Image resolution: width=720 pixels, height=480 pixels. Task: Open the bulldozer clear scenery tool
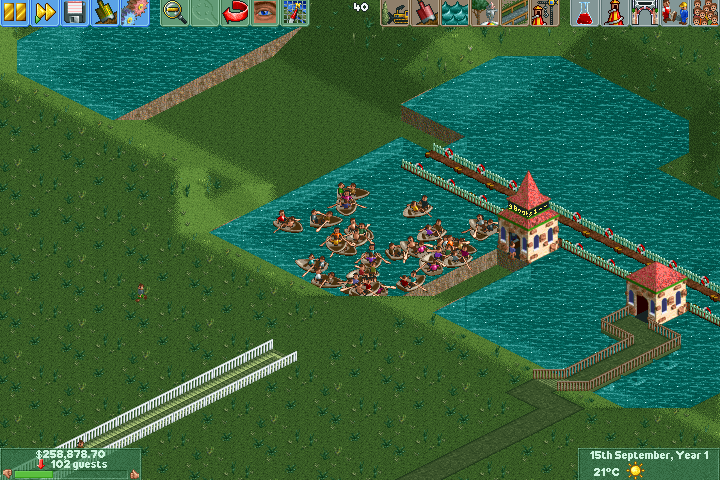396,12
